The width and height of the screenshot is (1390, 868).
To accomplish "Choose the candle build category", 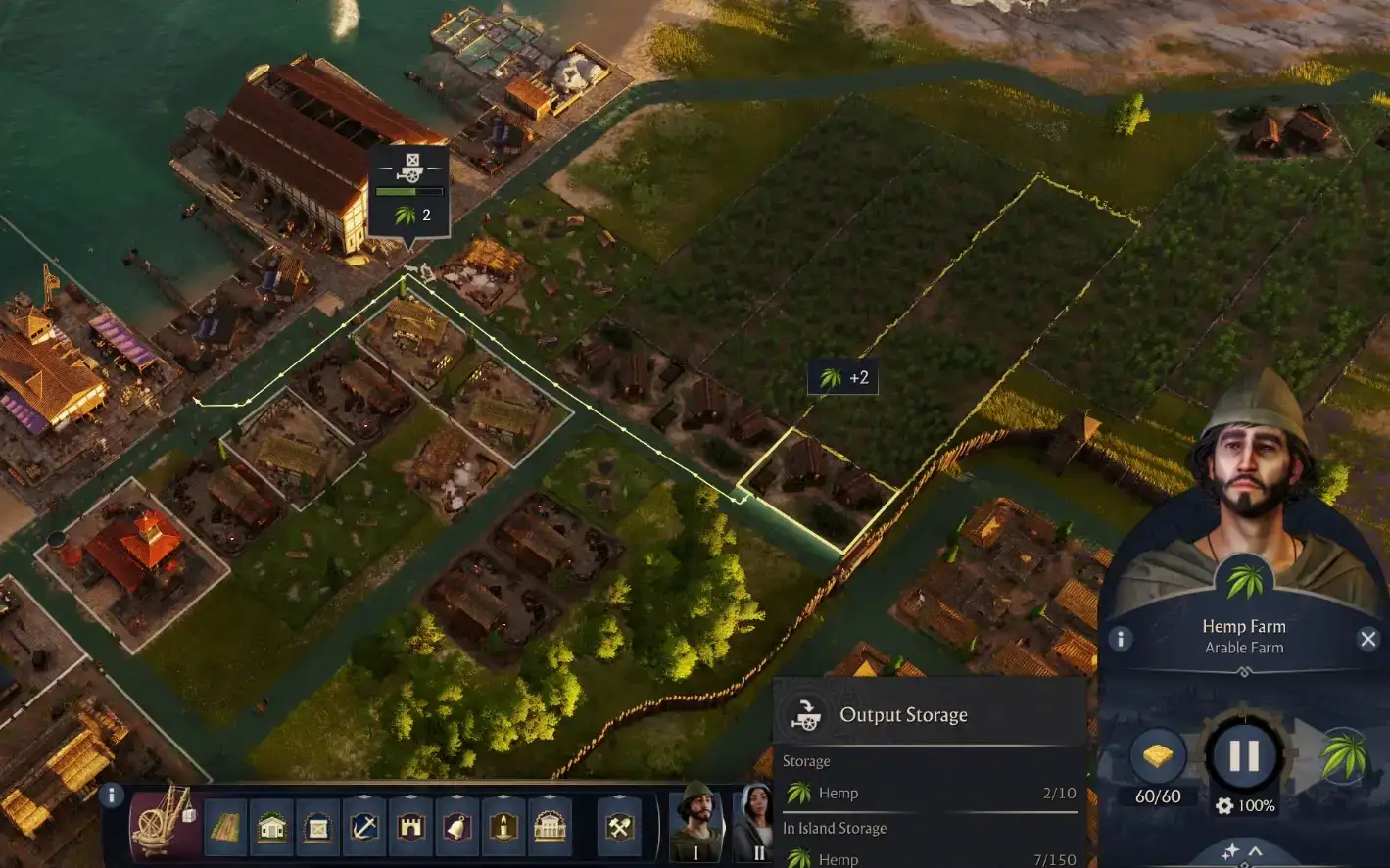I will (504, 827).
